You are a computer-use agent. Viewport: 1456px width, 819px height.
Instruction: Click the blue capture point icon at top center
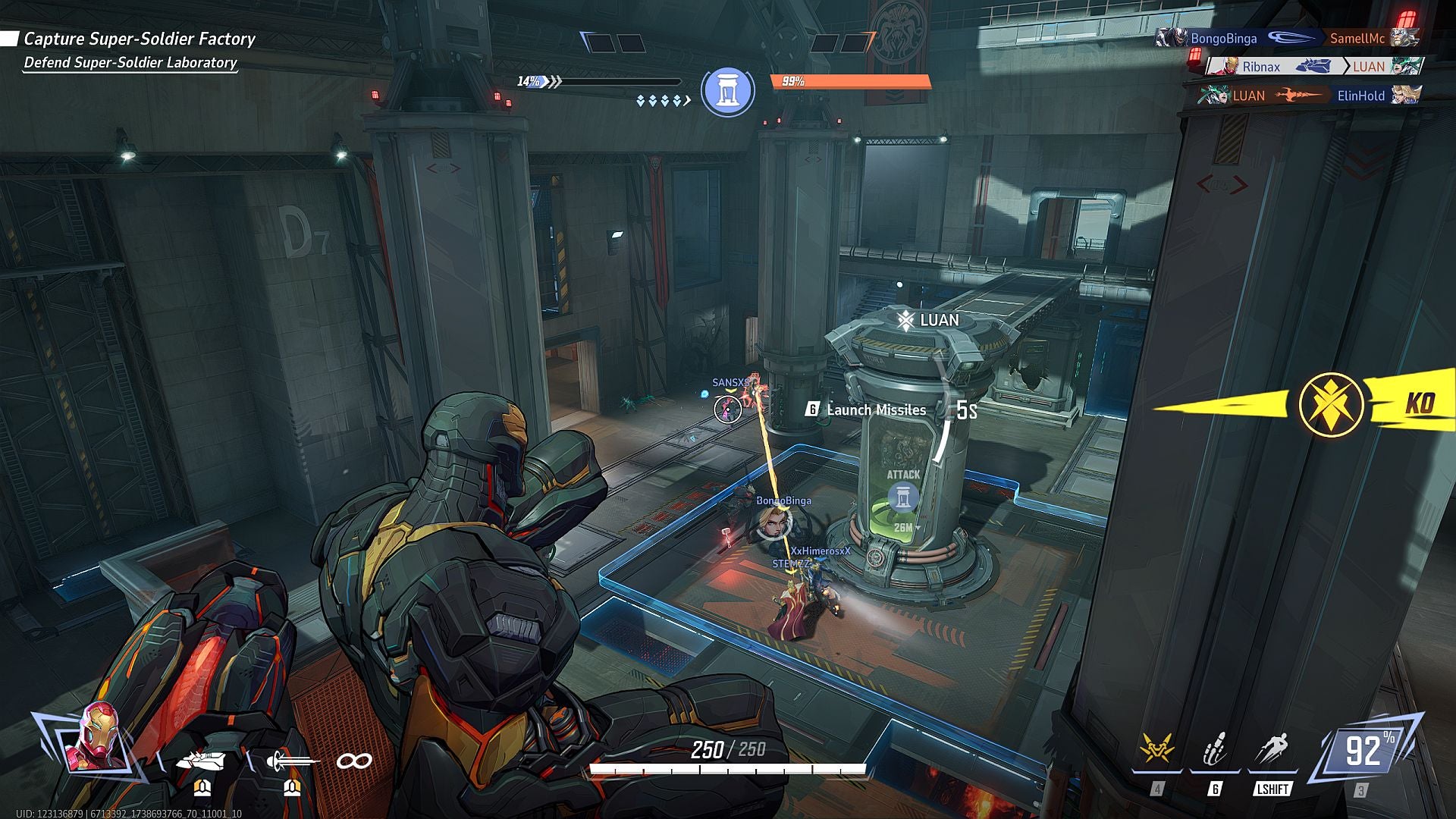[730, 90]
